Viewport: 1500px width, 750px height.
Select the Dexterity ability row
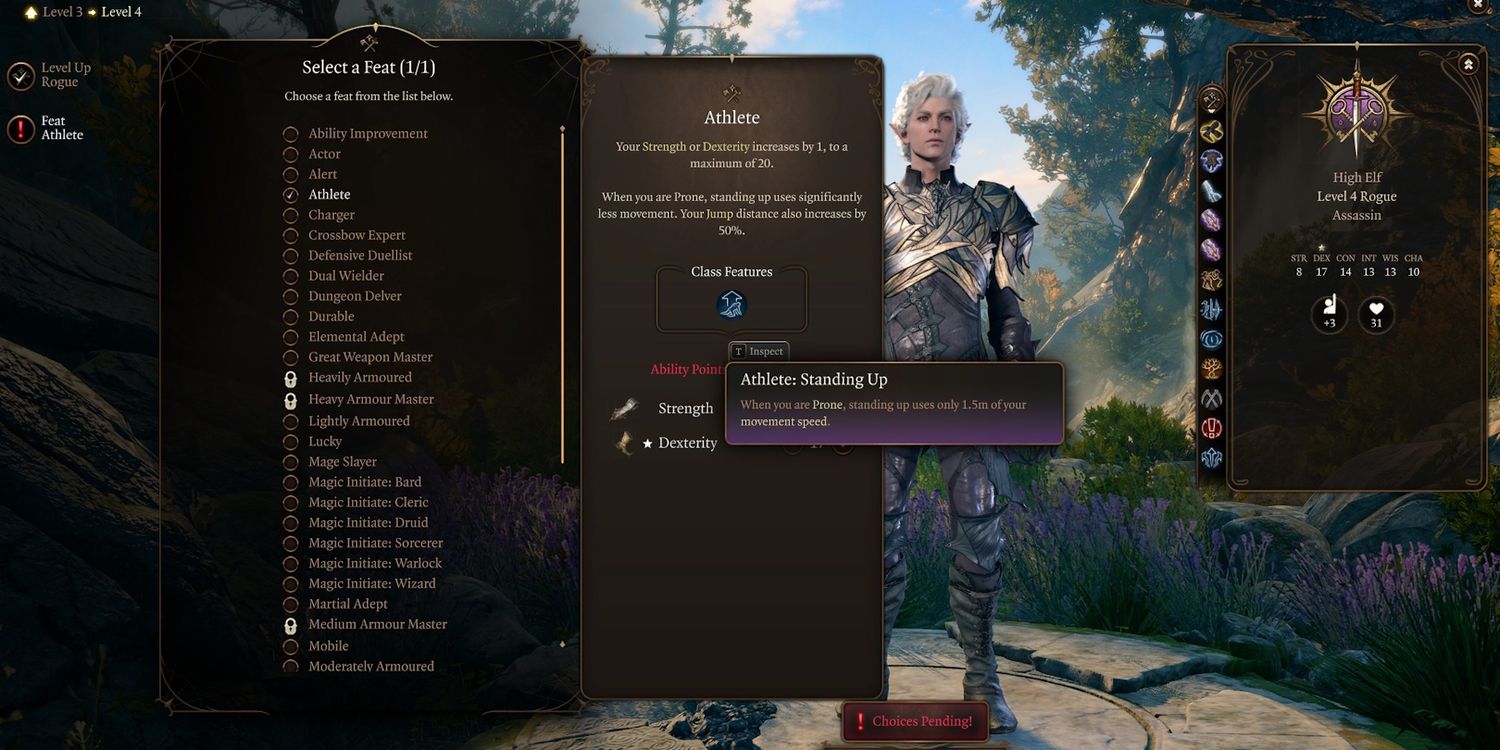[686, 443]
